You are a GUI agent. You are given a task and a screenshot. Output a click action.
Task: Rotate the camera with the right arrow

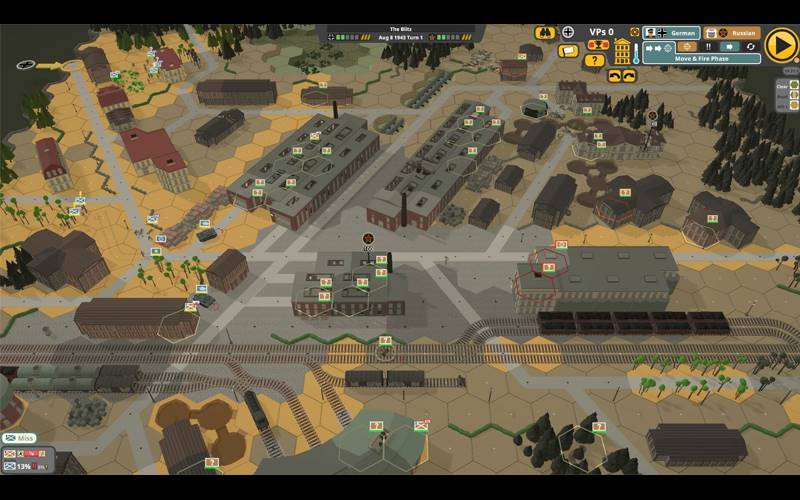[x=630, y=76]
